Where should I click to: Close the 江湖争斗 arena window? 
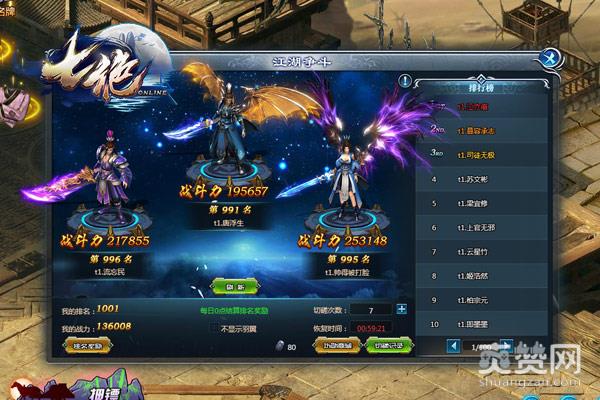[x=553, y=58]
